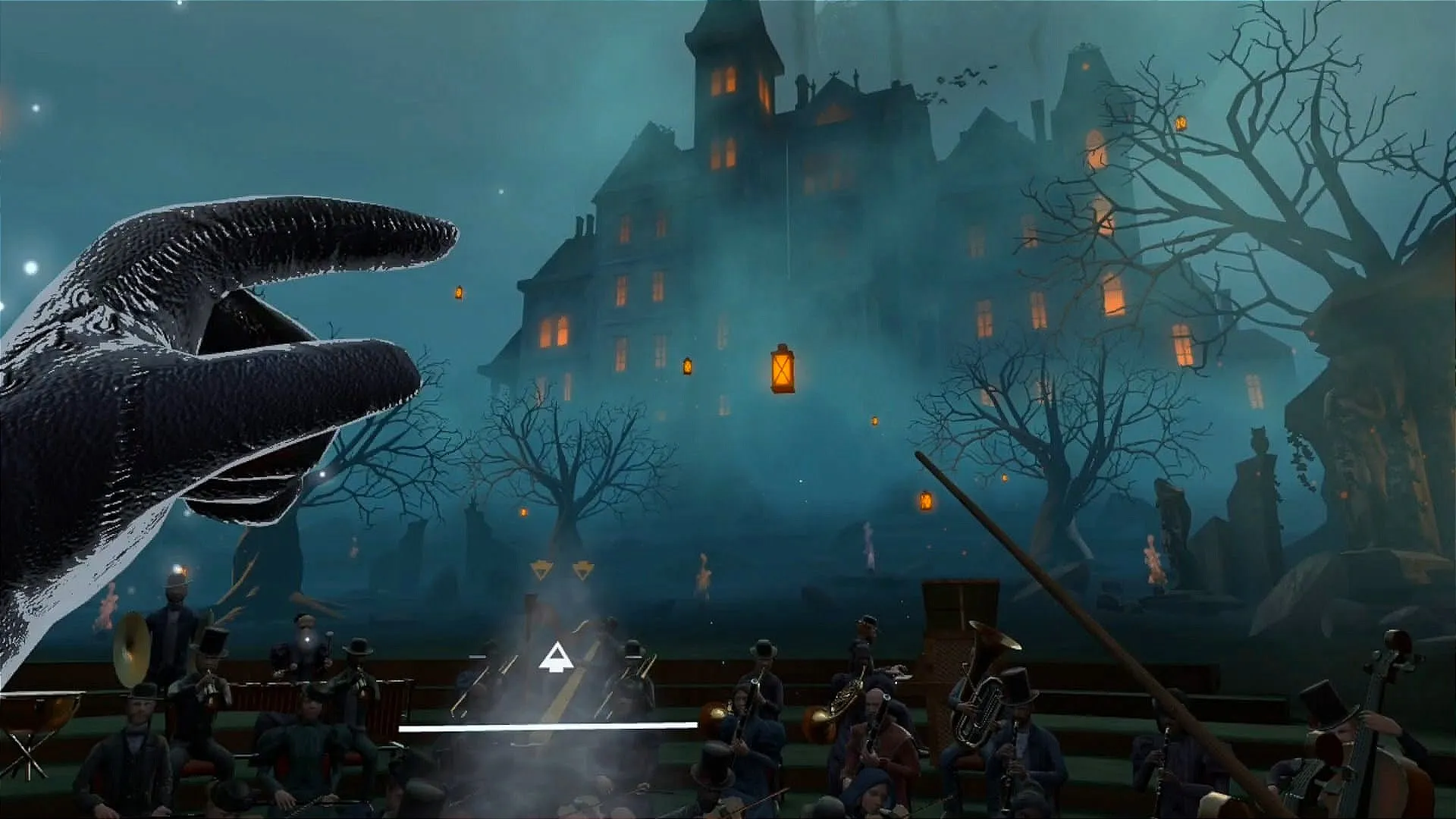Click the lantern glowing in the bare tree branches

coord(1179,121)
